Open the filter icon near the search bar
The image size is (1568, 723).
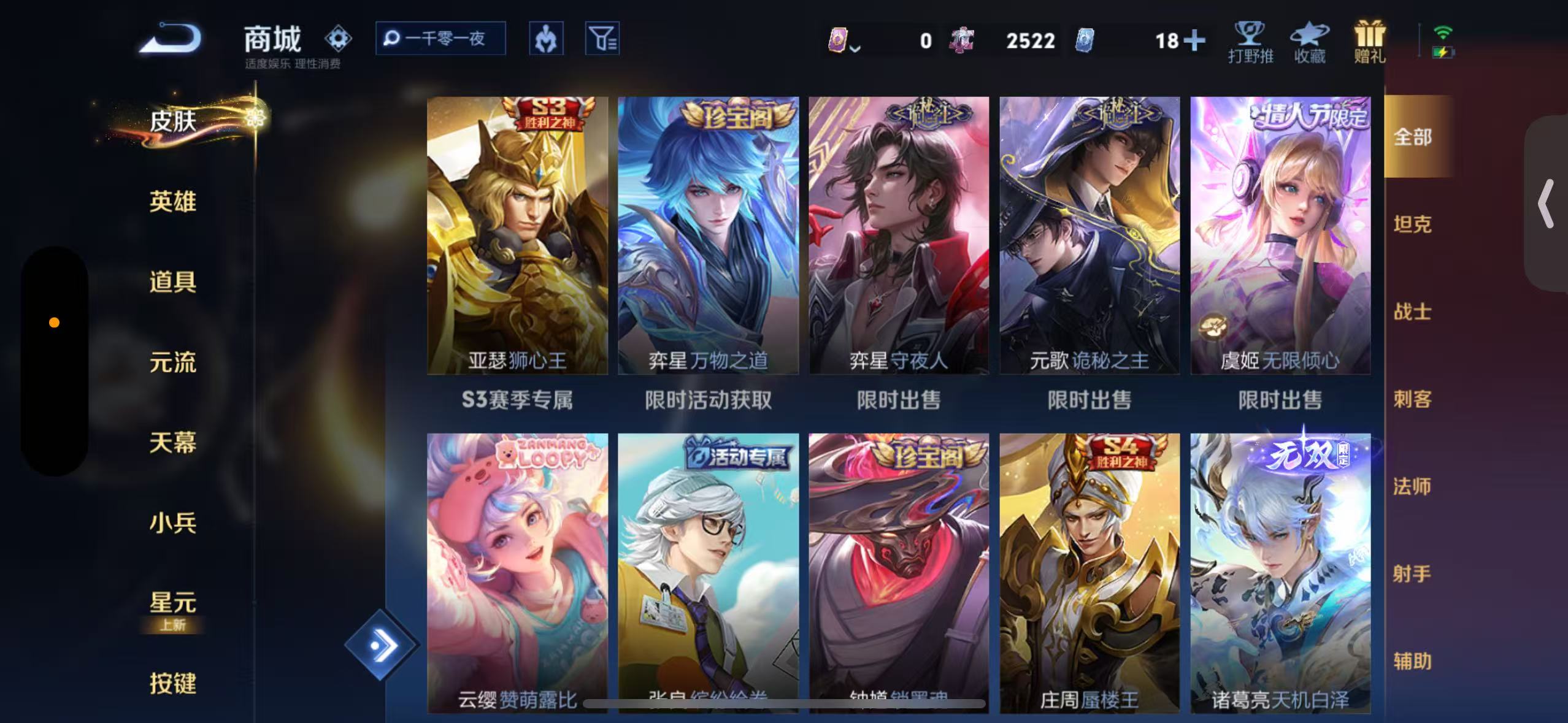pyautogui.click(x=602, y=38)
